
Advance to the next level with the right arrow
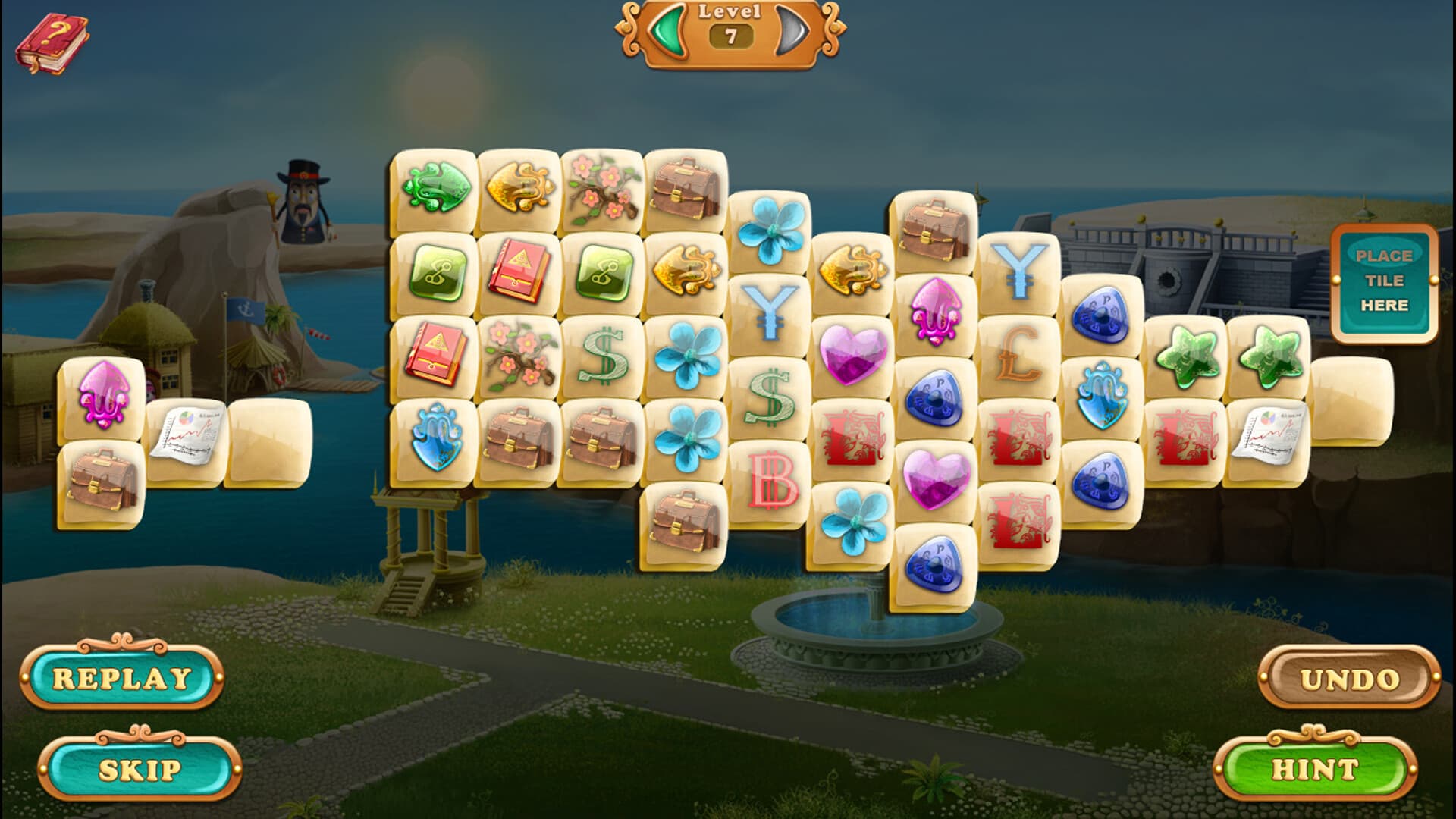[789, 30]
